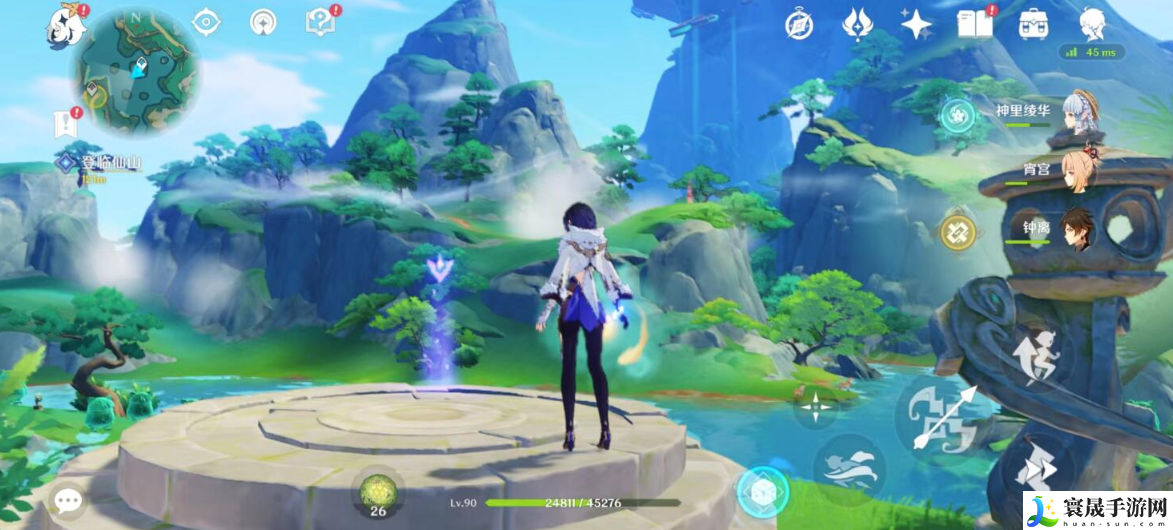Open the character profile head icon
Screen dimensions: 1173x530
click(1092, 22)
